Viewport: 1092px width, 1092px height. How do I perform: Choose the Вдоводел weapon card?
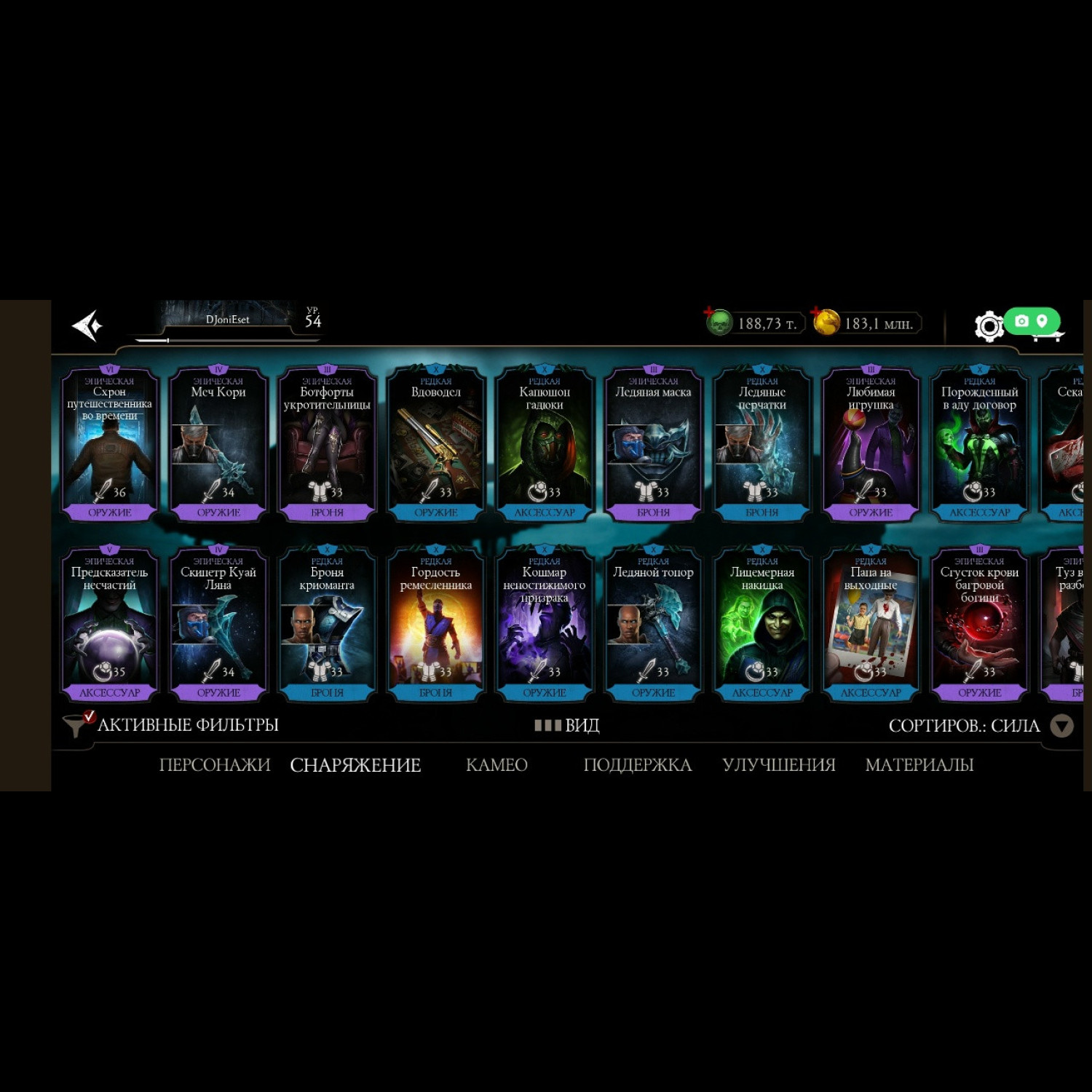(x=436, y=444)
